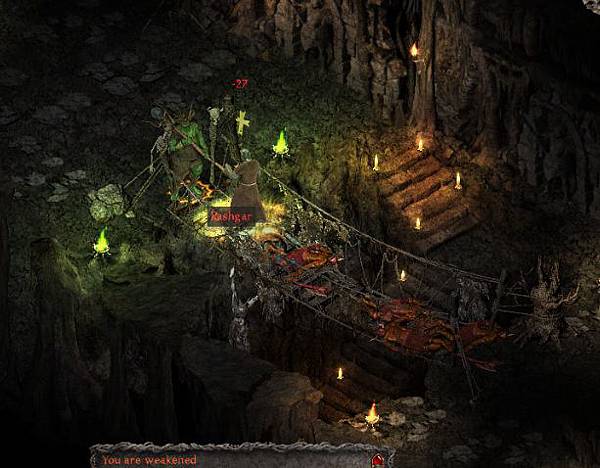
Task: Click the red arrow on the message log
Action: (377, 460)
